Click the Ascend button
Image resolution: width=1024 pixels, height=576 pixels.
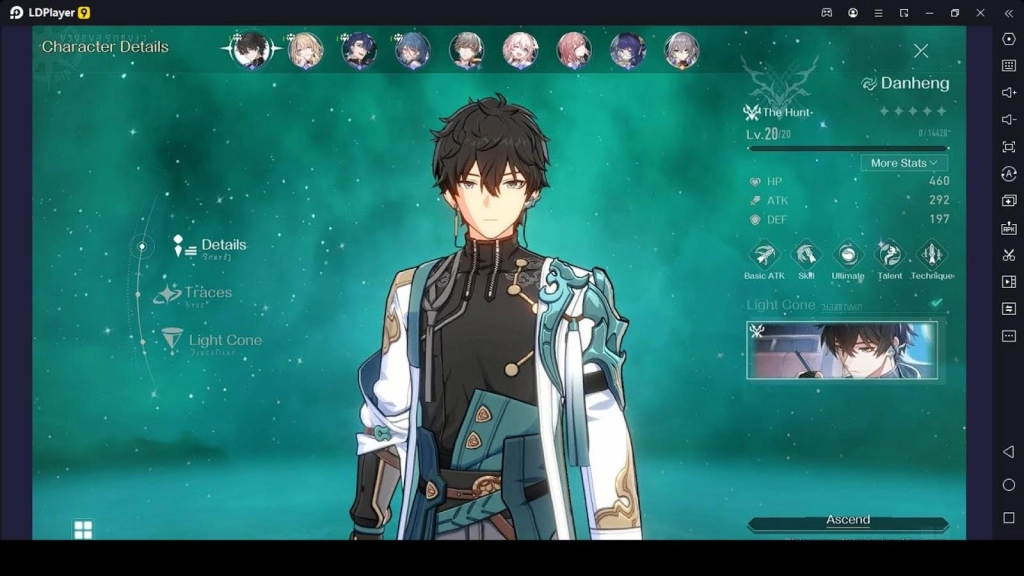pos(848,521)
